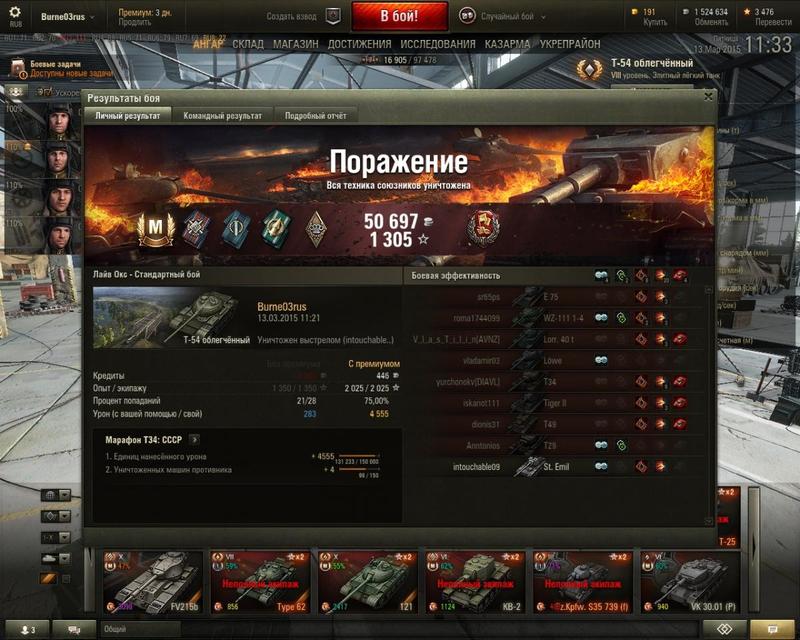The width and height of the screenshot is (800, 640).
Task: Select the Личный результат tab
Action: tap(127, 116)
